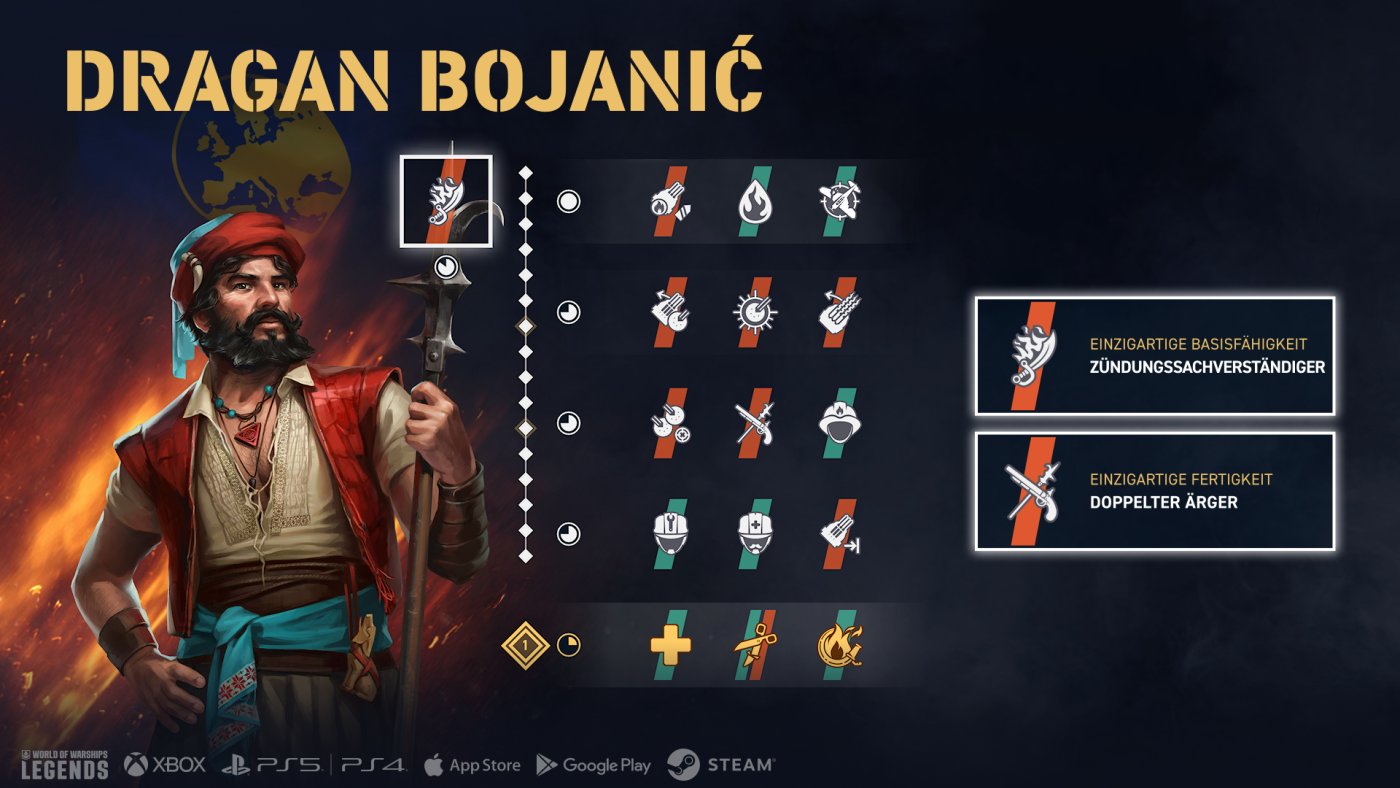Select the medic helmet with cross skill
The image size is (1400, 788).
pos(755,533)
